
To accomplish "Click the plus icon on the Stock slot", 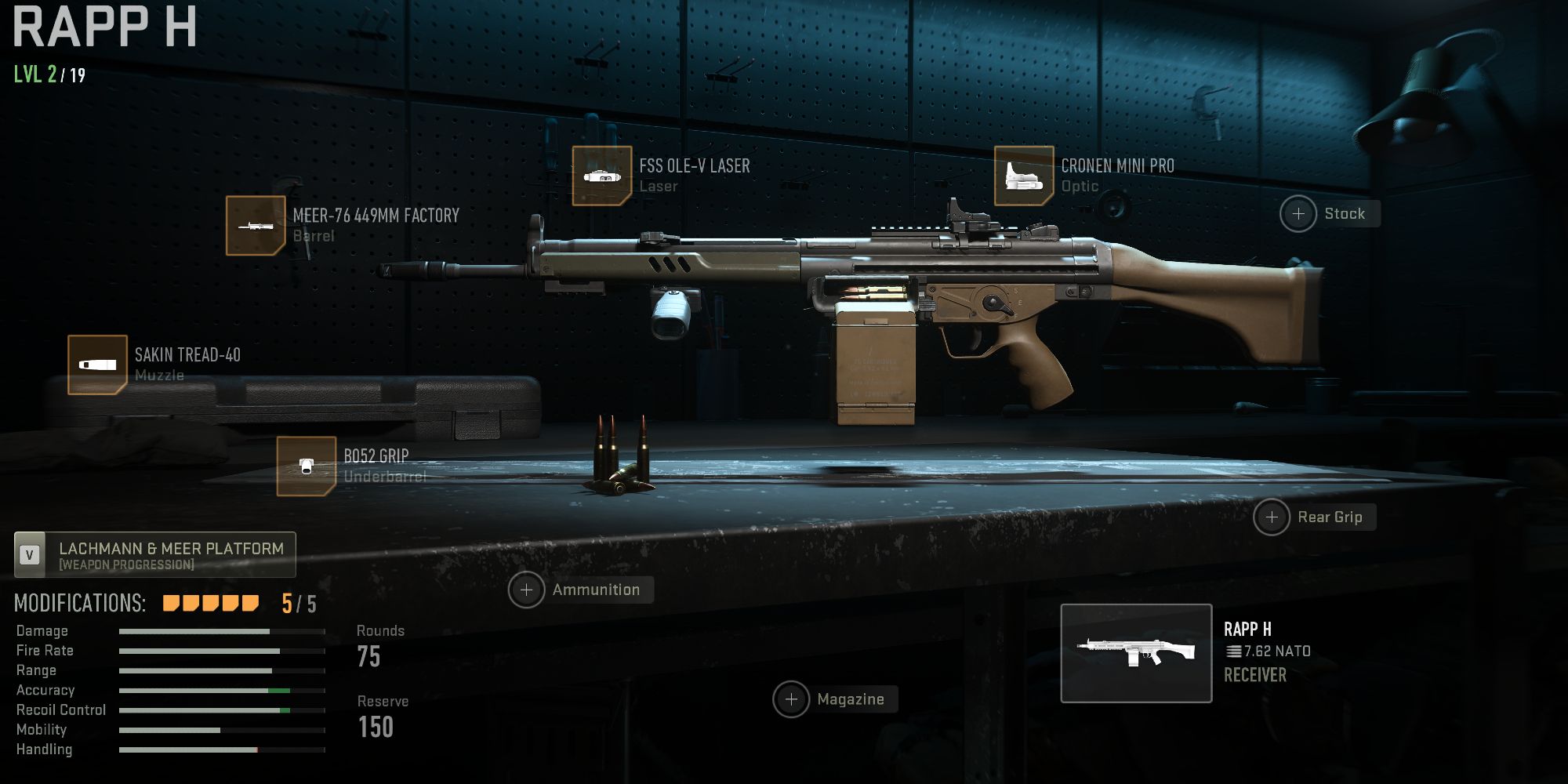I will (x=1298, y=213).
